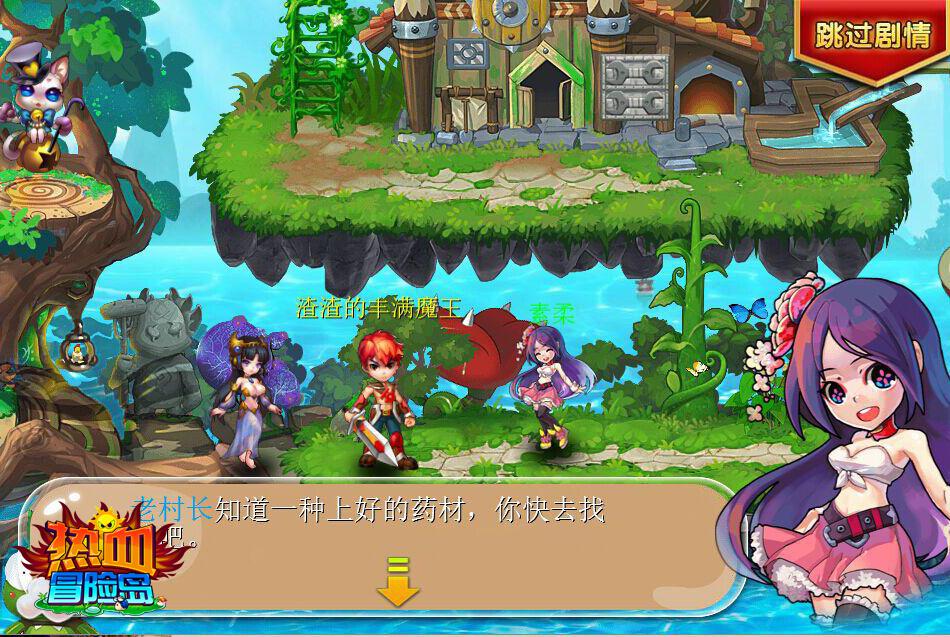Skip the story with 跳过剧情 button

click(874, 34)
